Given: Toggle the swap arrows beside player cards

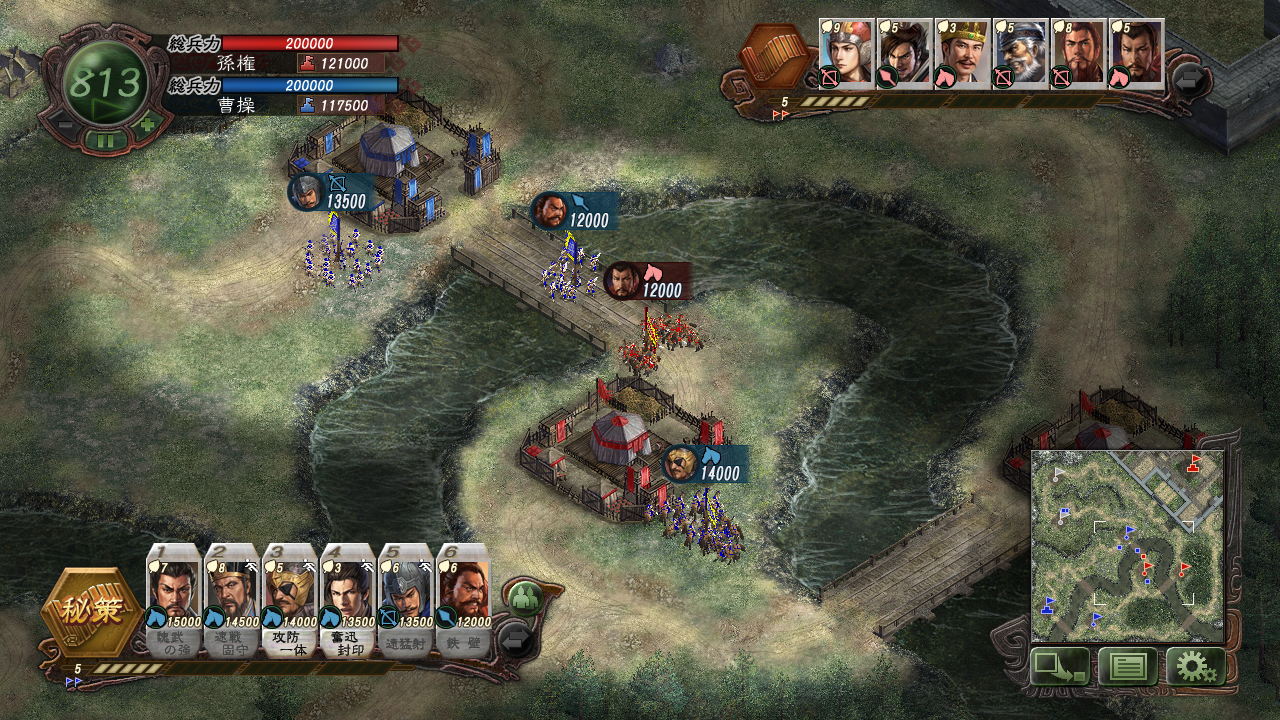Looking at the screenshot, I should point(516,638).
